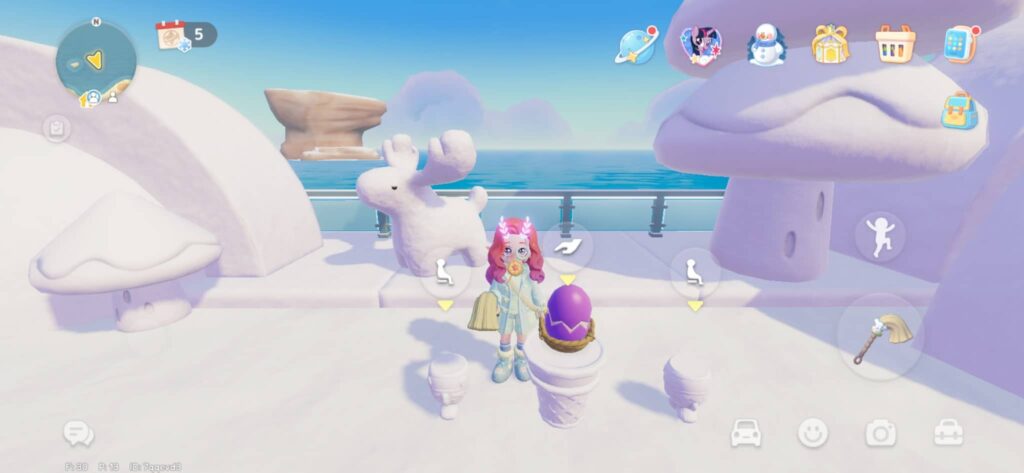The image size is (1024, 473).
Task: Open the snowman event icon
Action: 766,45
